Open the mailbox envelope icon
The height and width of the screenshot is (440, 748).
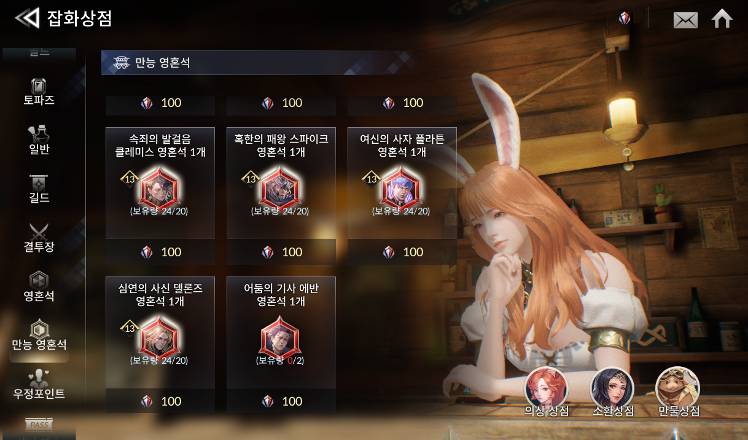685,19
